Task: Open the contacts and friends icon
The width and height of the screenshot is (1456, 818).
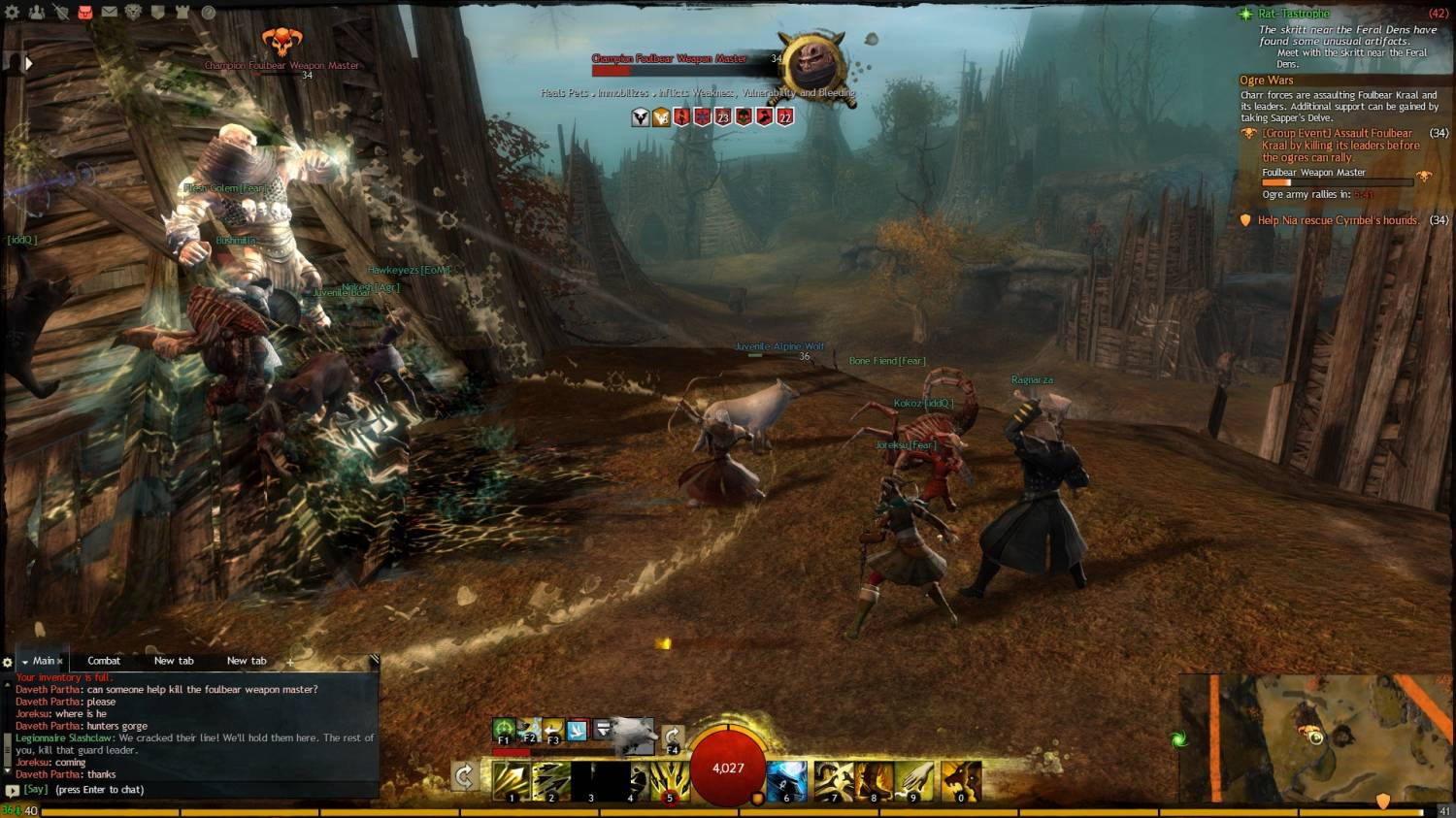Action: pyautogui.click(x=37, y=13)
